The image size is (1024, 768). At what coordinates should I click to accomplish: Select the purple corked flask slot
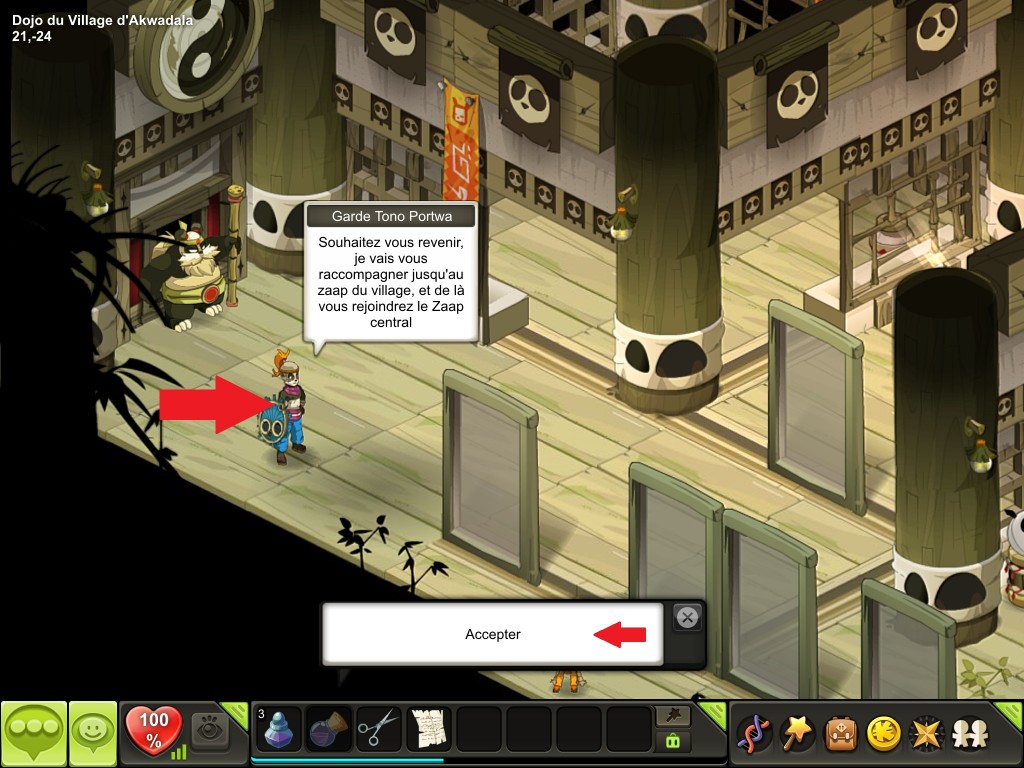click(x=329, y=729)
